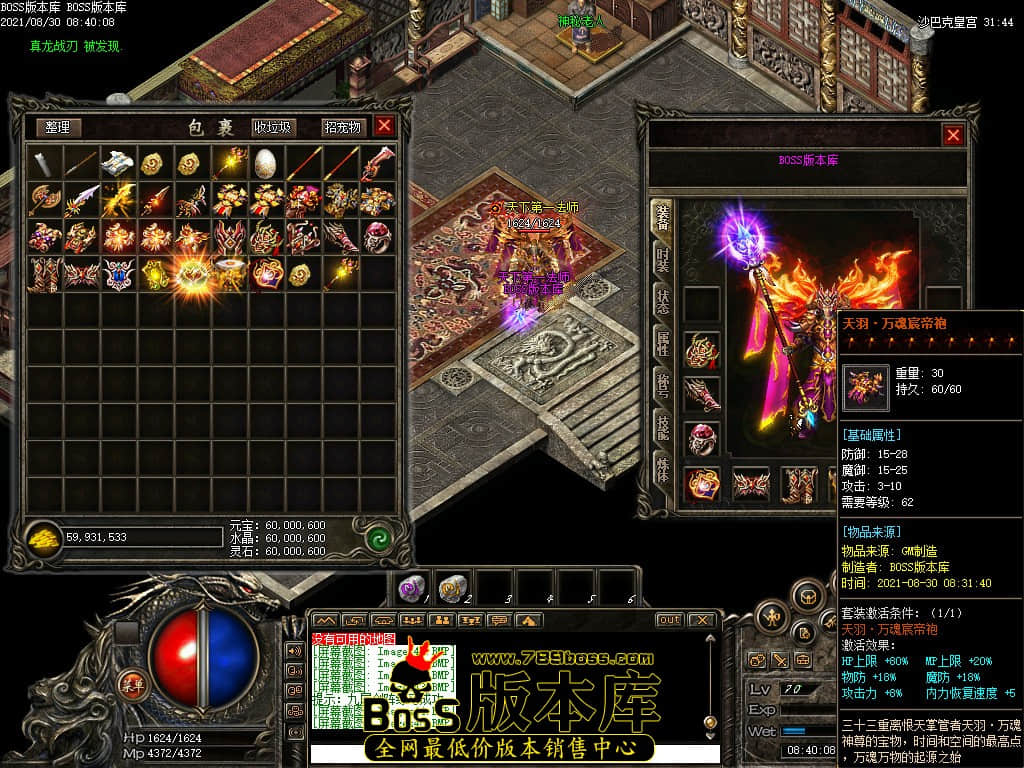The image size is (1024, 768).
Task: Select the white egg in the bag
Action: point(265,163)
